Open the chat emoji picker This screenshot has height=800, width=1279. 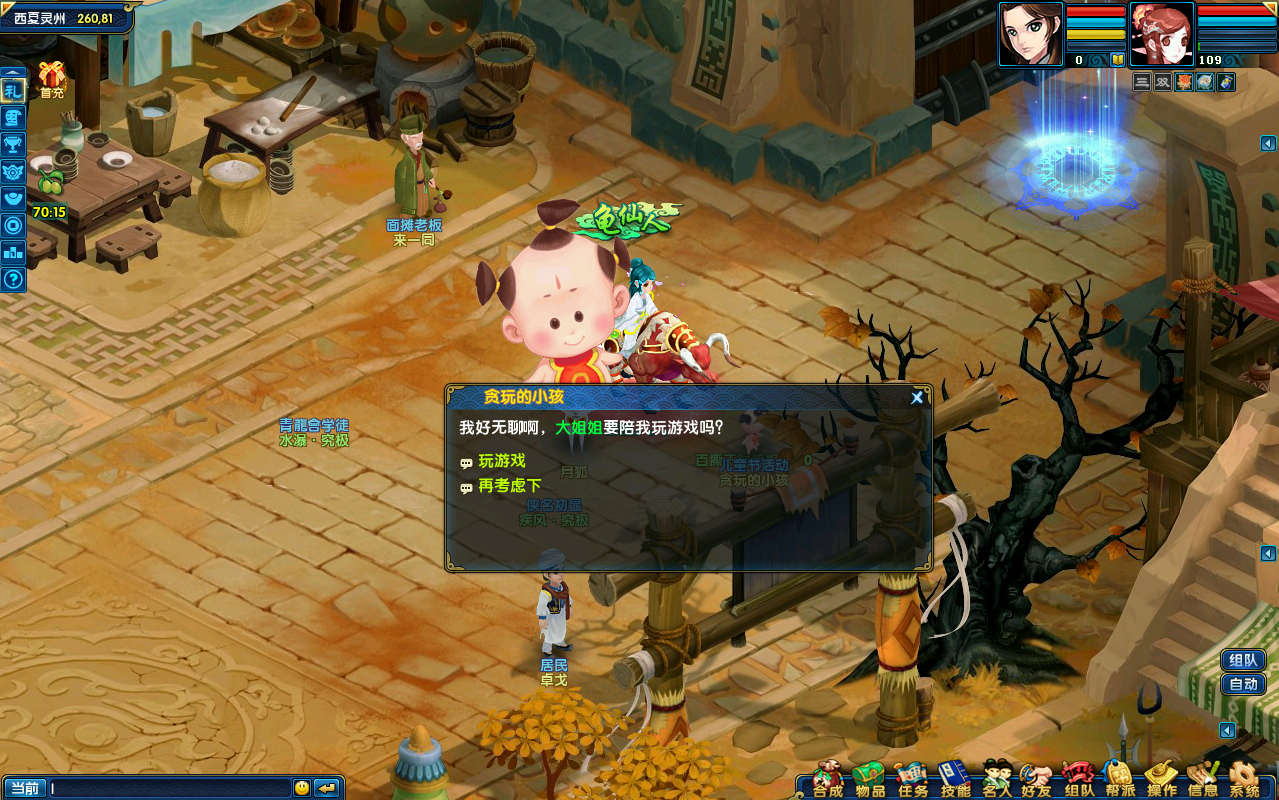(302, 788)
